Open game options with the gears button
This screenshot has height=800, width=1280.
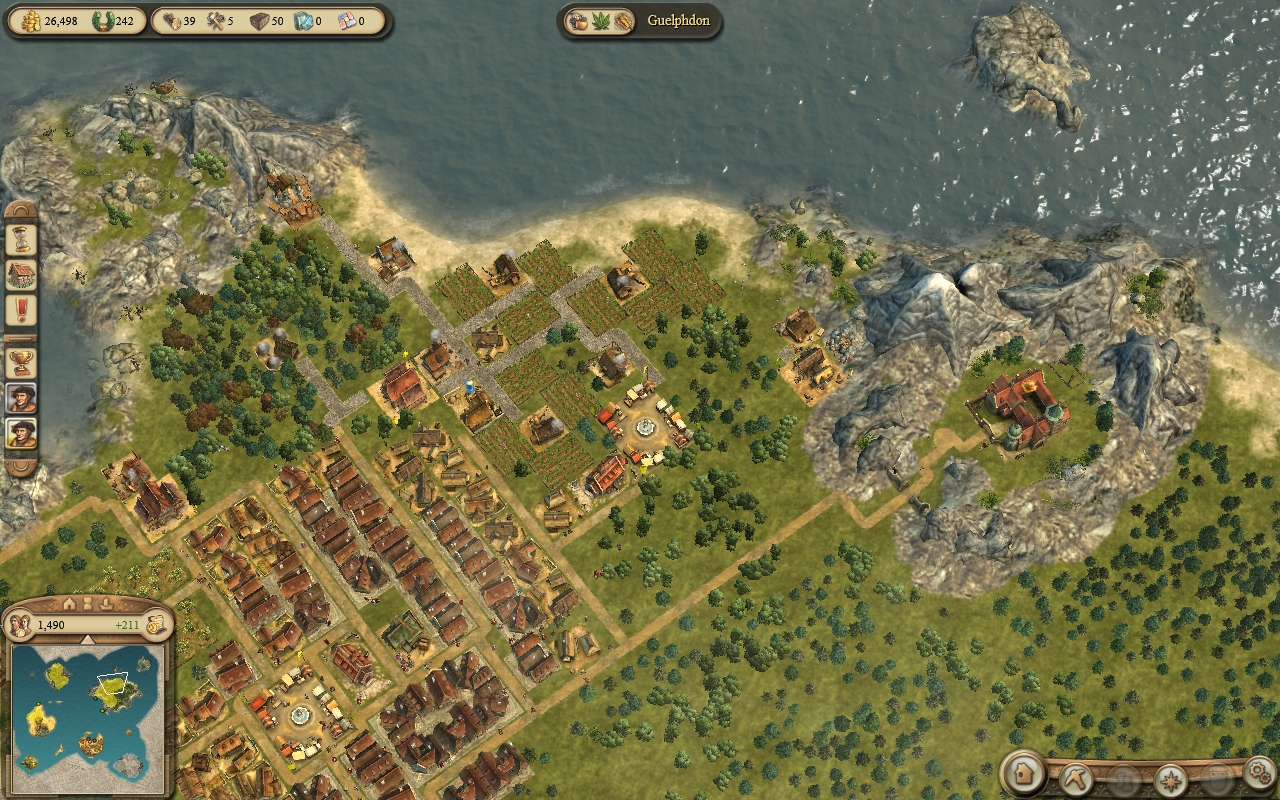click(1257, 773)
